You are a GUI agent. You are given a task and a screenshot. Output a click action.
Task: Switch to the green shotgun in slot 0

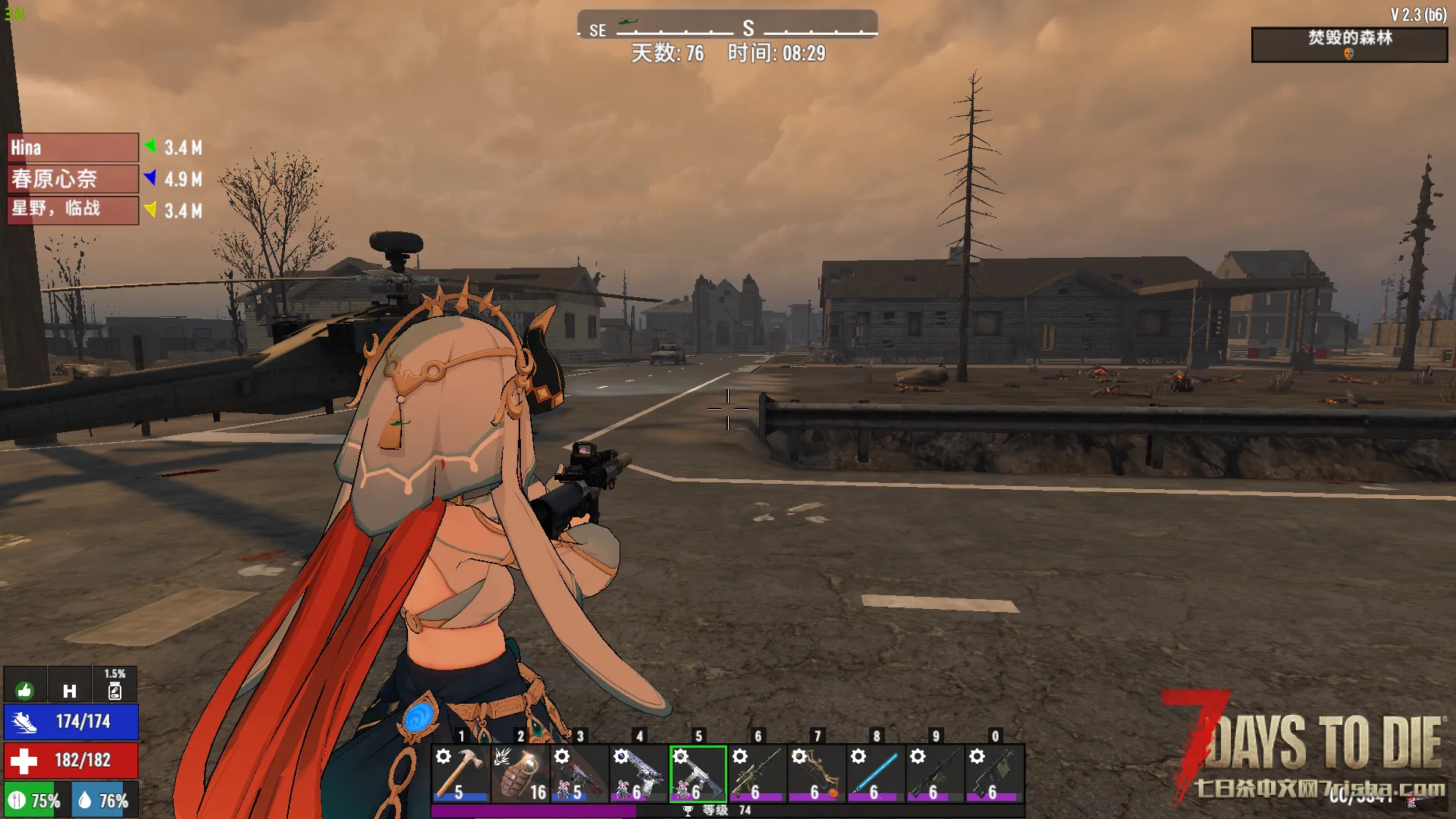coord(994,773)
